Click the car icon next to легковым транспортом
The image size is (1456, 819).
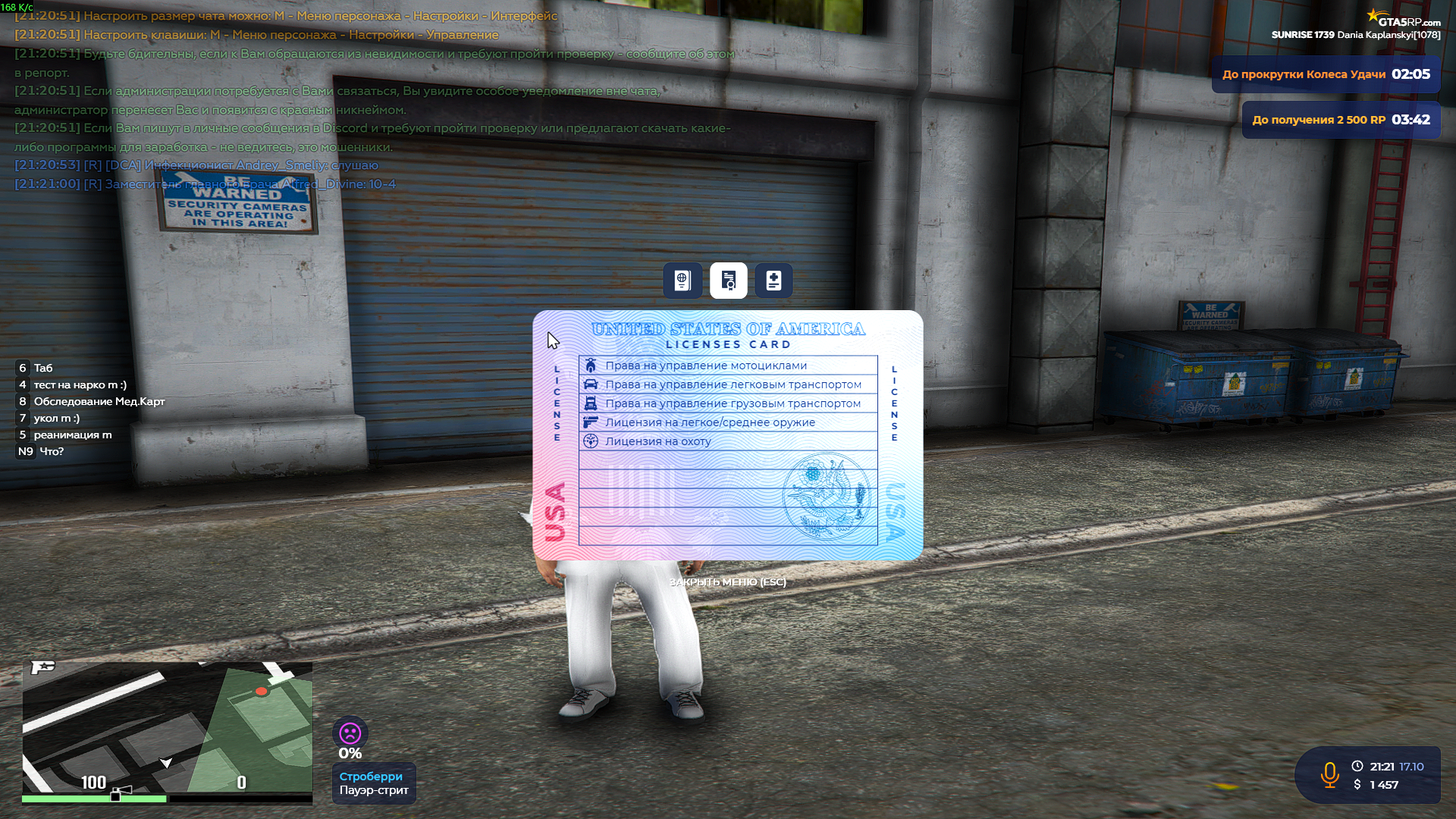pyautogui.click(x=591, y=384)
